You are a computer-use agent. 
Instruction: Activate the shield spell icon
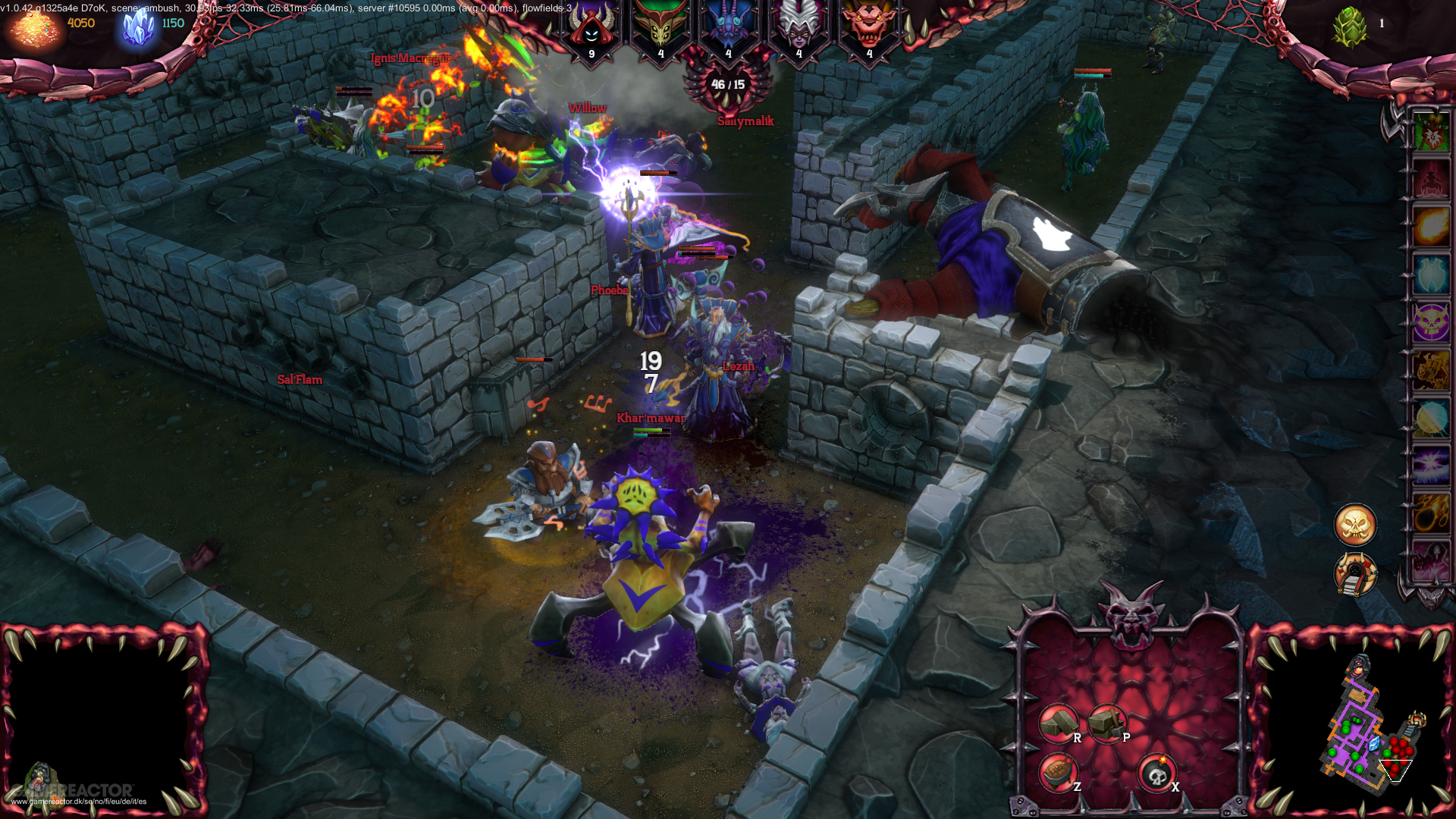tap(1431, 274)
